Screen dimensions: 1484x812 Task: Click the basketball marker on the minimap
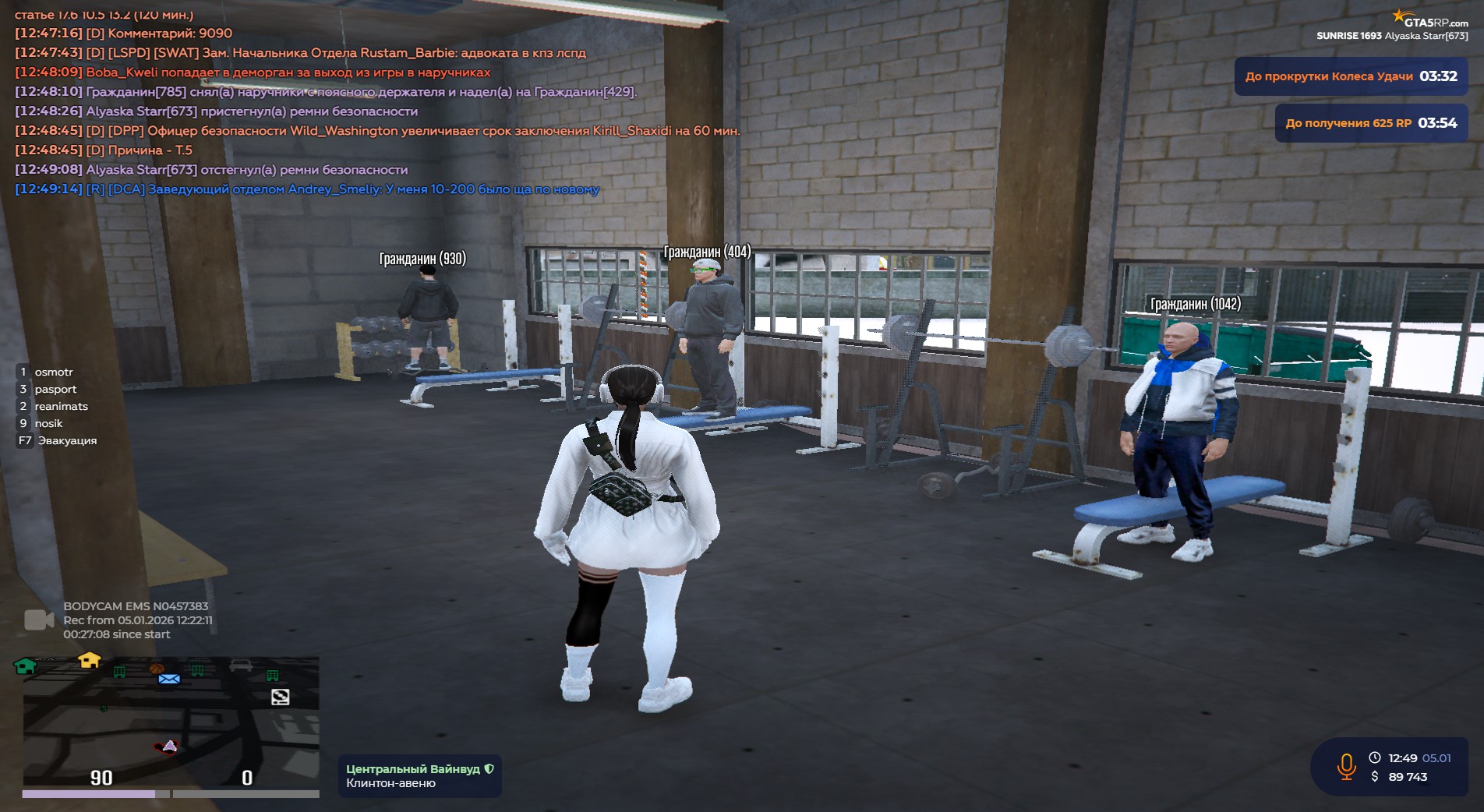157,669
